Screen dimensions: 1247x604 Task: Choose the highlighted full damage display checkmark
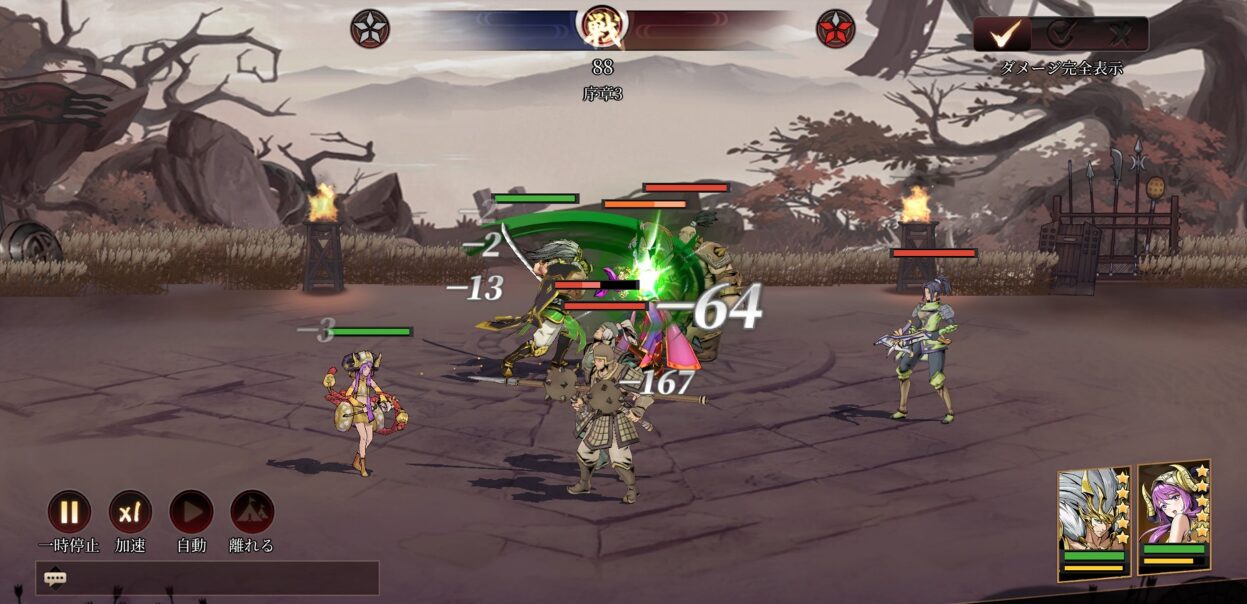(x=1003, y=35)
